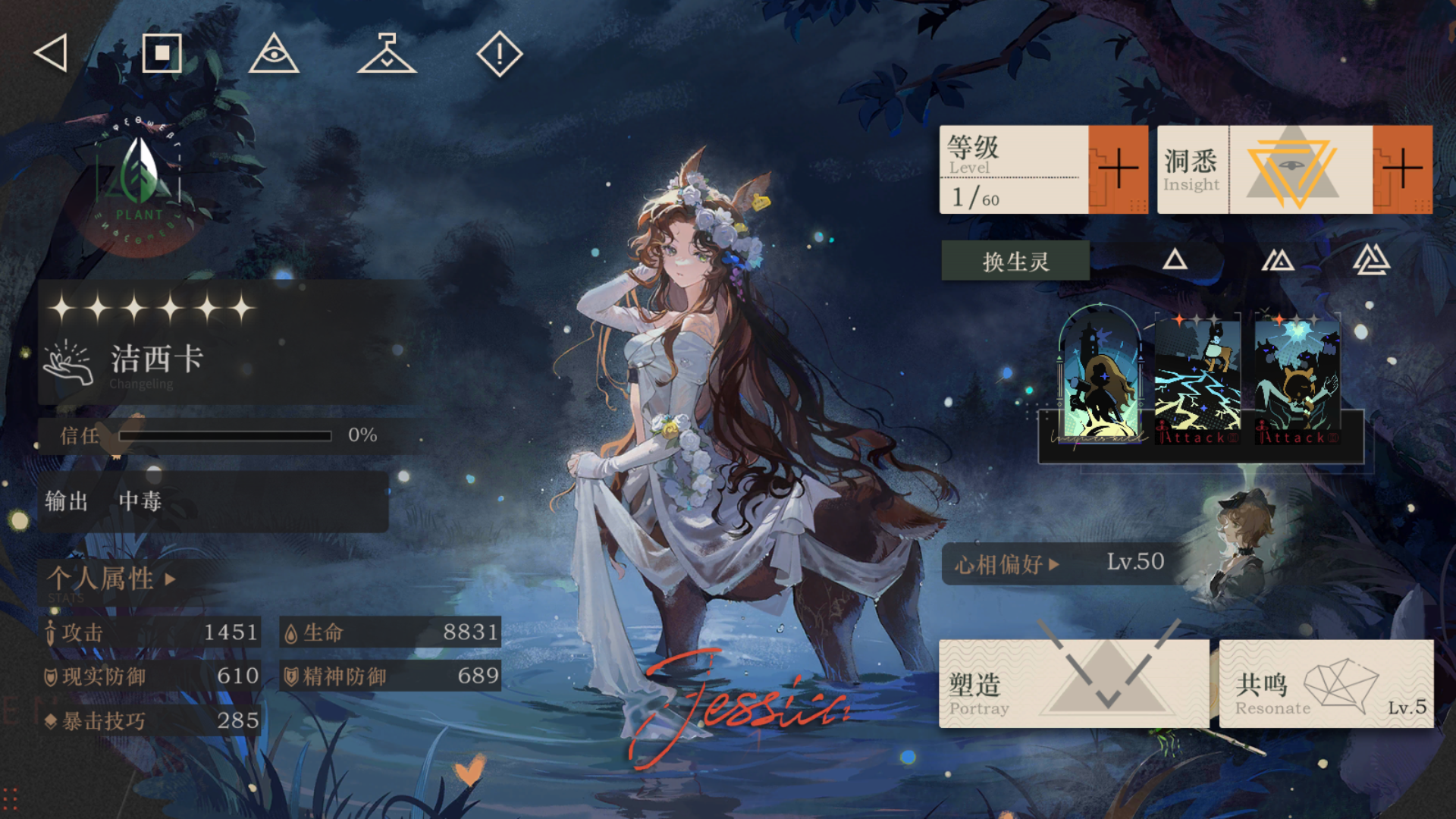Click the square home icon
The width and height of the screenshot is (1456, 819).
click(162, 54)
